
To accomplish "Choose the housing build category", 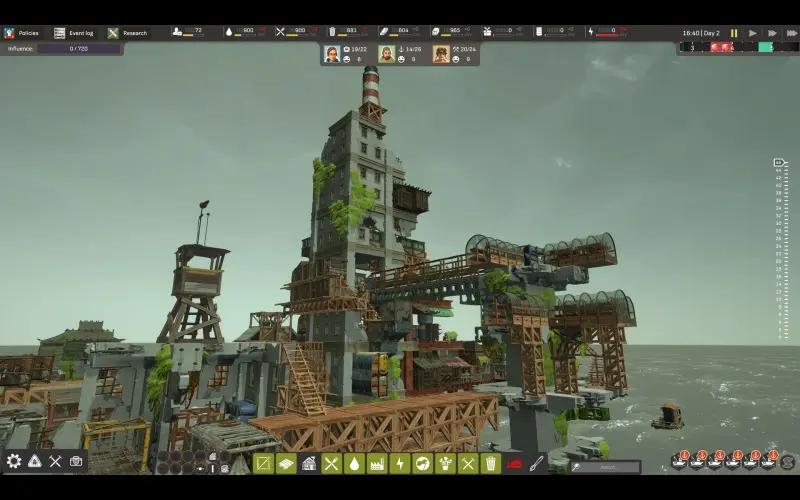I will 309,463.
